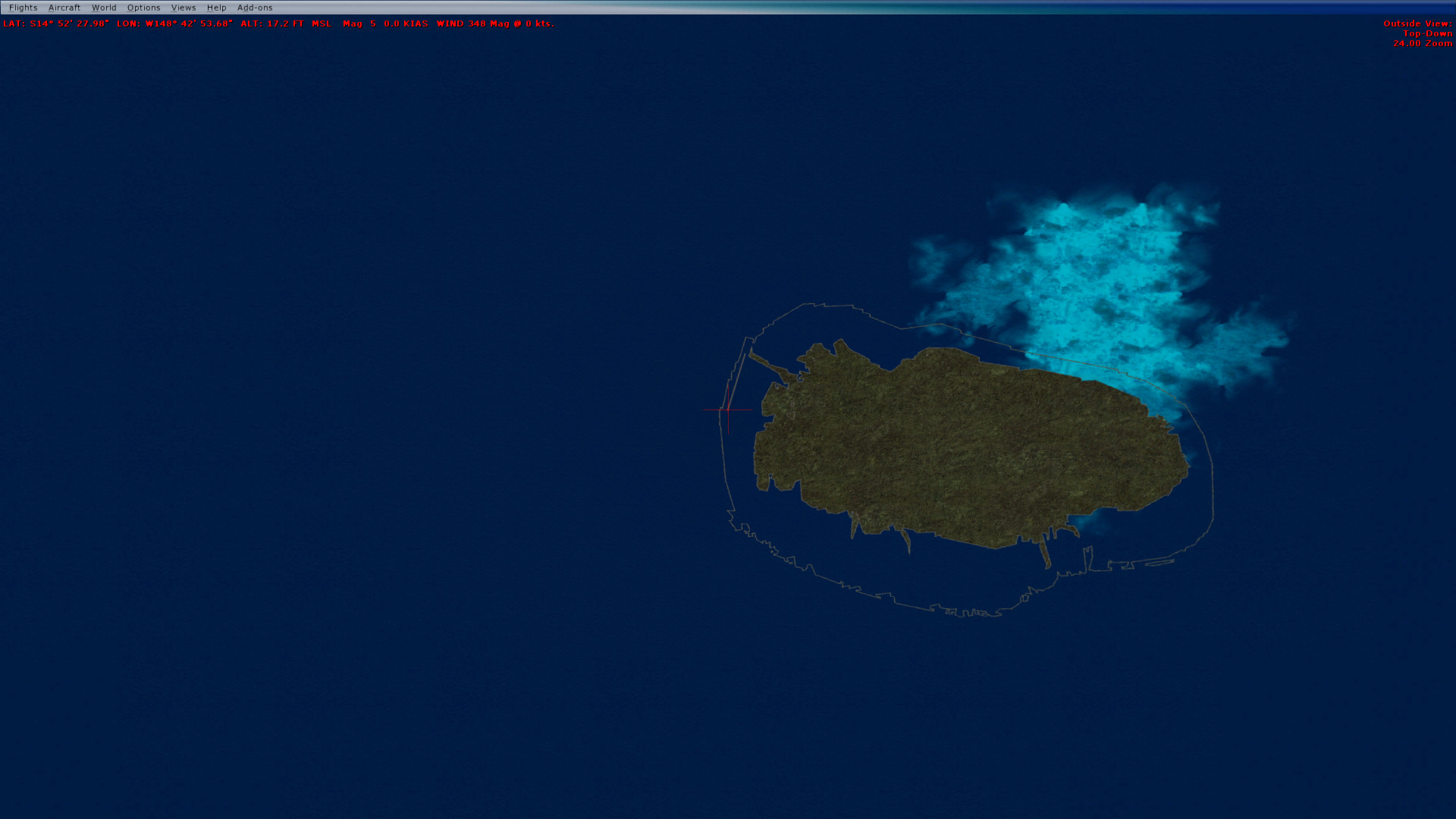Click the World menu
This screenshot has height=819, width=1456.
tap(104, 8)
